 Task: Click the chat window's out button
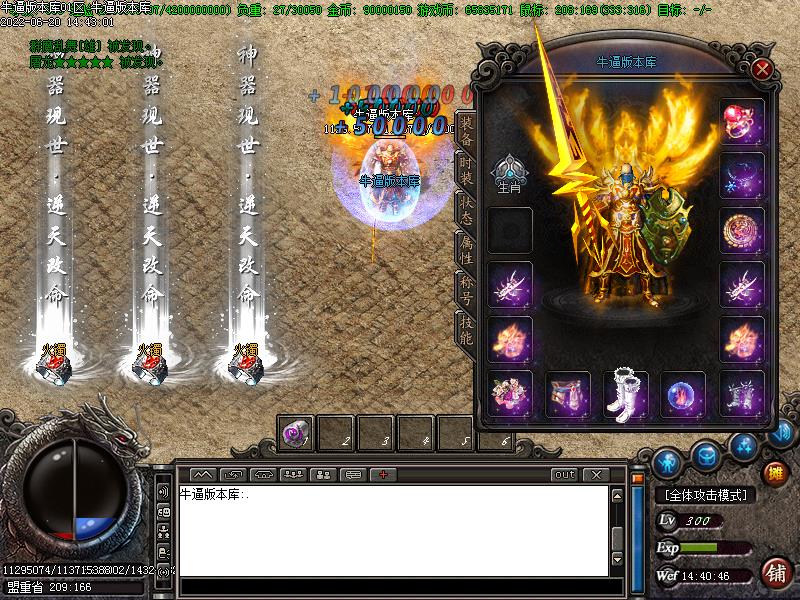(x=565, y=474)
